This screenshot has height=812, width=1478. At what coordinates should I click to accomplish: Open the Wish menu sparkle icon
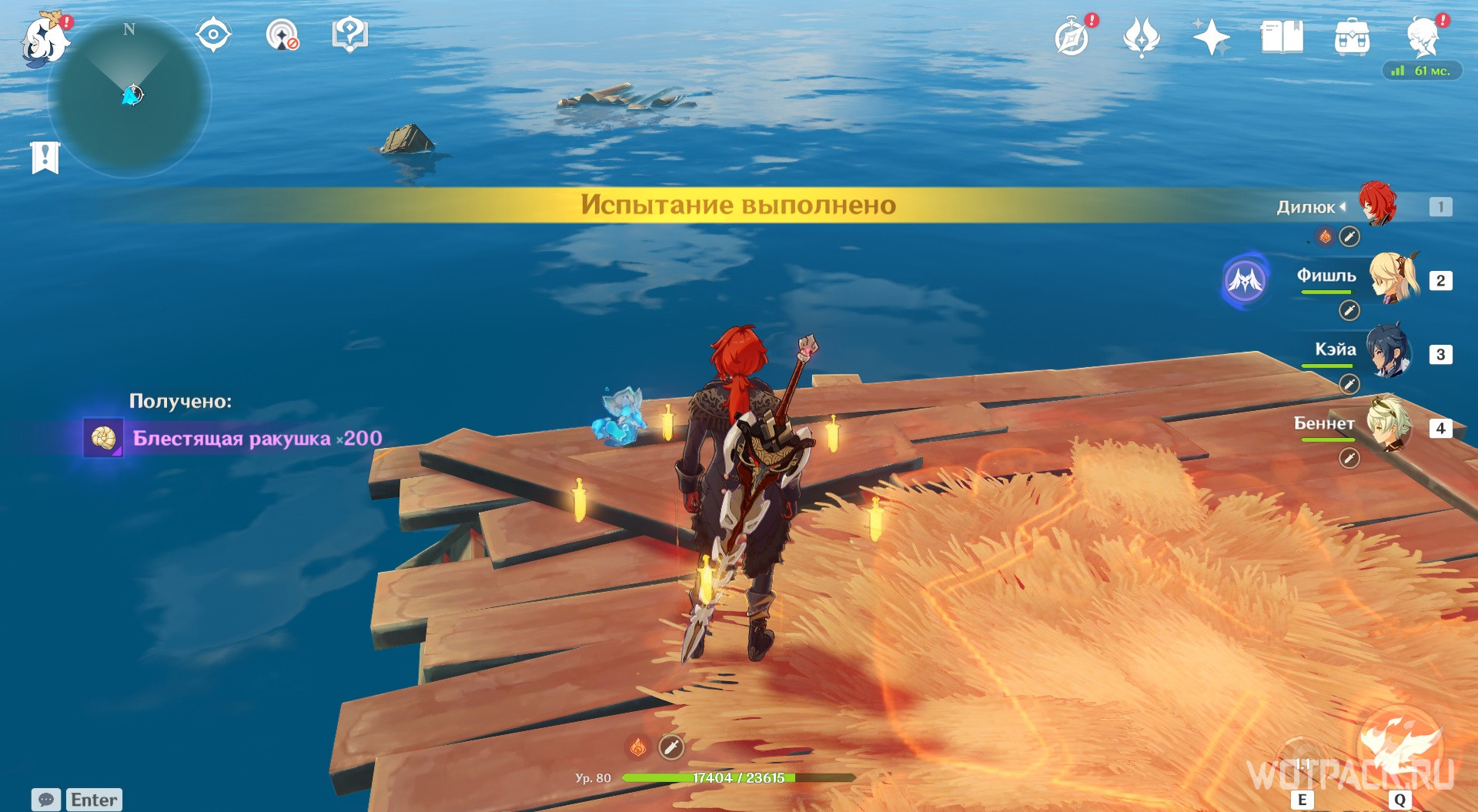(x=1211, y=36)
